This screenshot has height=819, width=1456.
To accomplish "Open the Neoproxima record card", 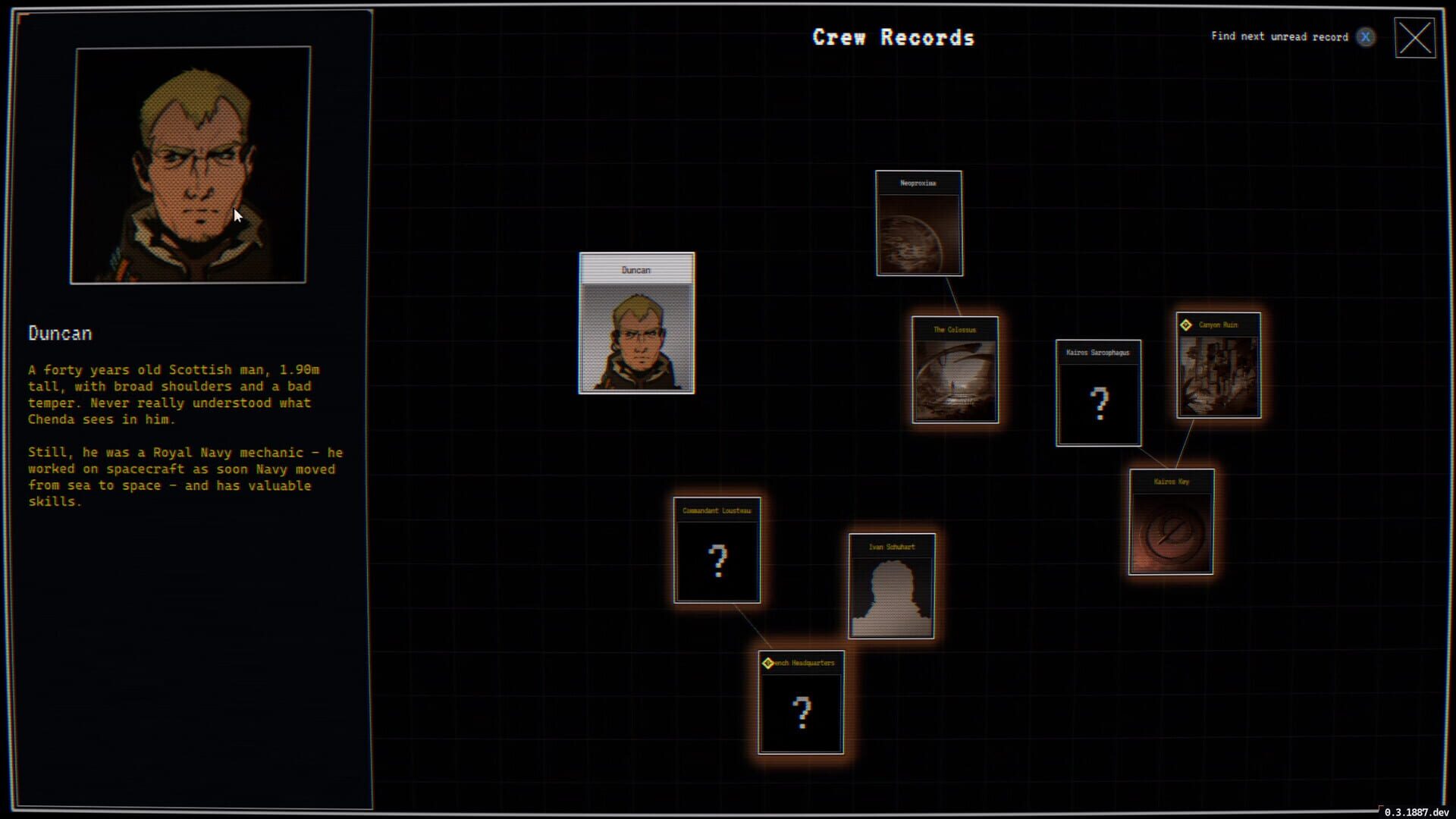I will [919, 222].
